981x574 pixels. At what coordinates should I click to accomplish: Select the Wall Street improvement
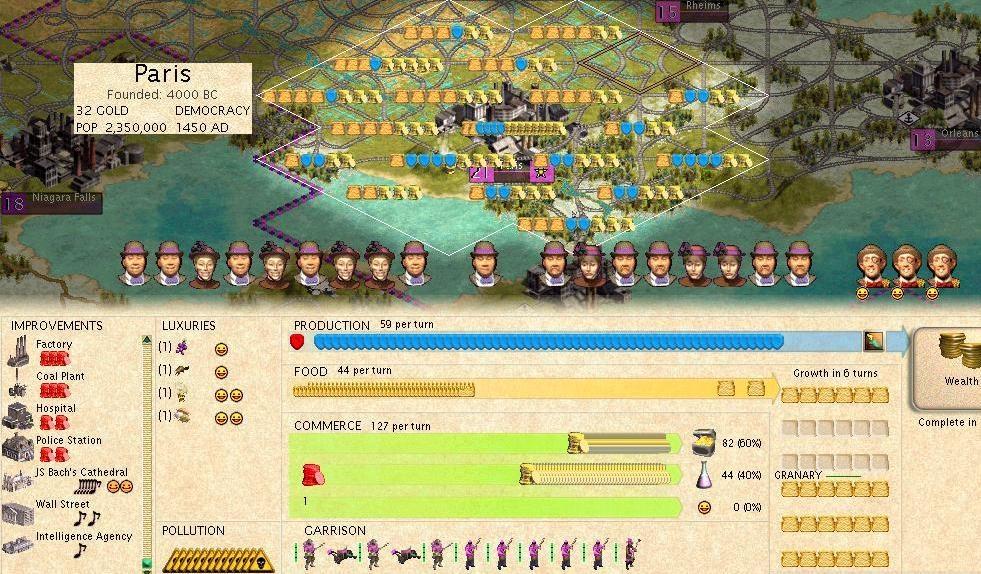(62, 505)
